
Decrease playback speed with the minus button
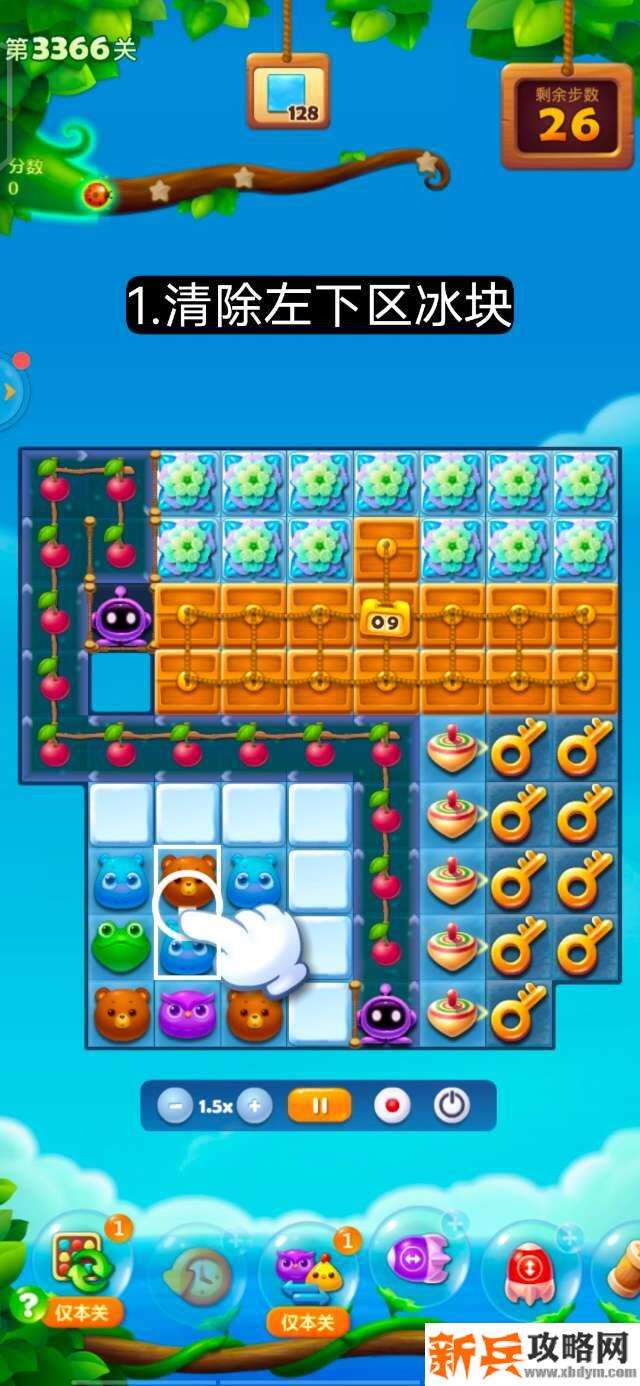[176, 1106]
